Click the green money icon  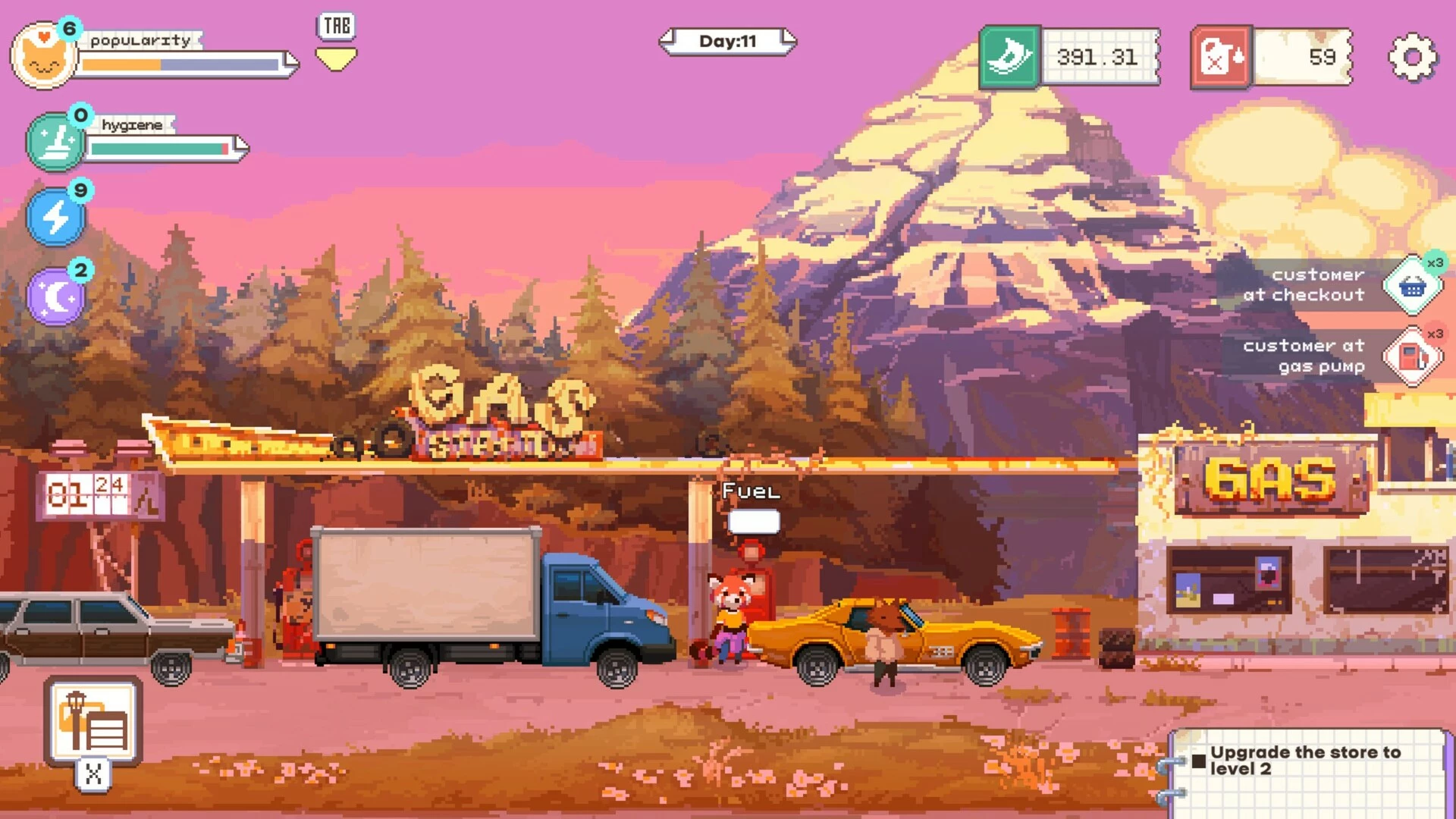click(x=1010, y=58)
